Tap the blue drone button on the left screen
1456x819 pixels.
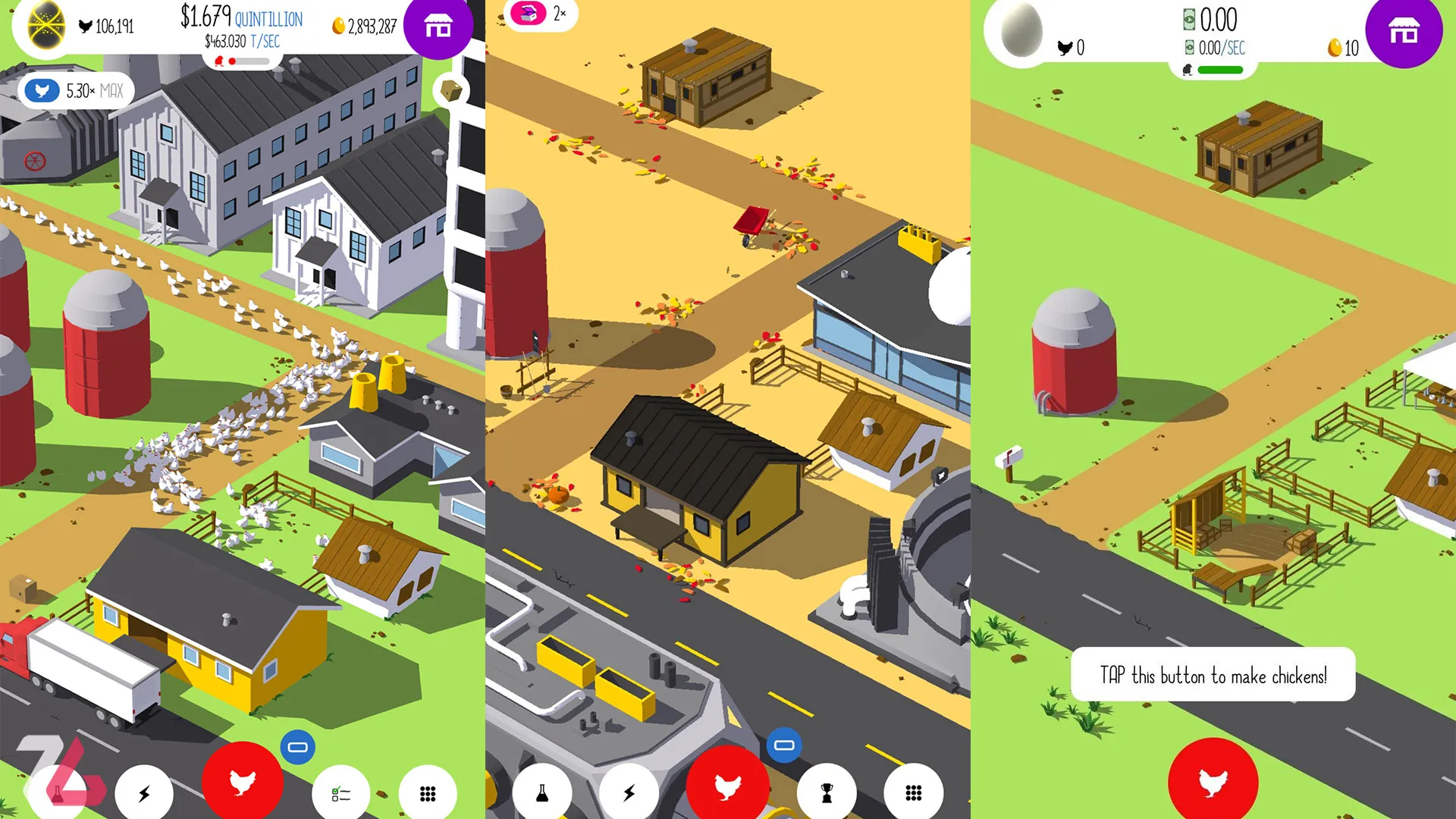pyautogui.click(x=297, y=745)
